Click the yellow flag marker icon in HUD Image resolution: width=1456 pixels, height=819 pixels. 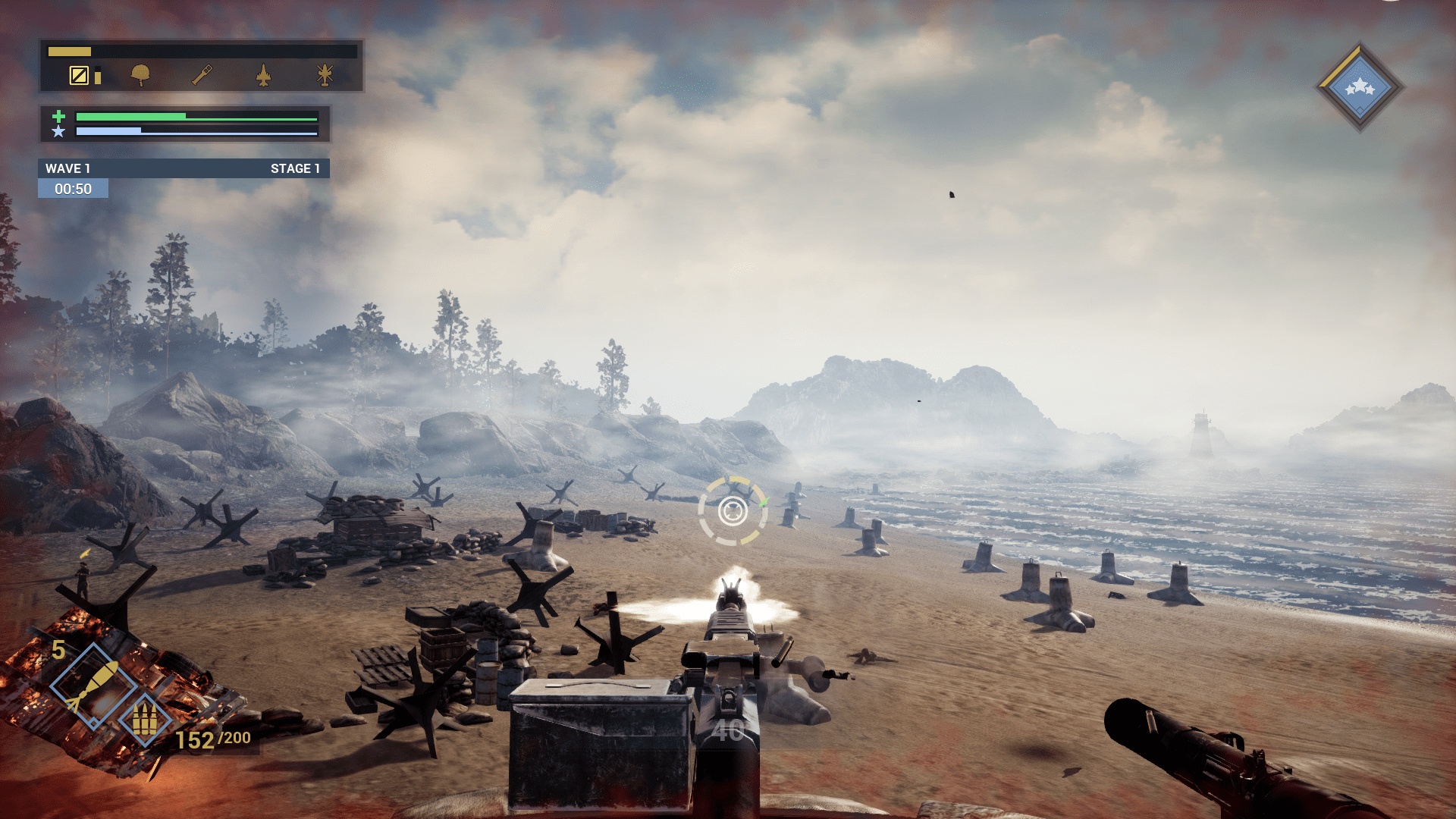coord(79,75)
